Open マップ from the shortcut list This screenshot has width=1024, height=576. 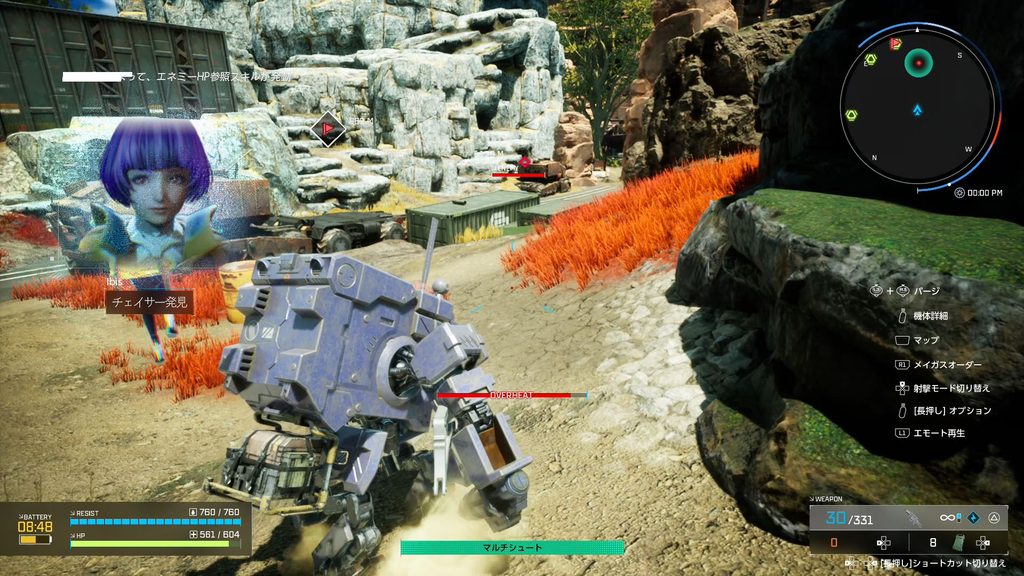(925, 340)
